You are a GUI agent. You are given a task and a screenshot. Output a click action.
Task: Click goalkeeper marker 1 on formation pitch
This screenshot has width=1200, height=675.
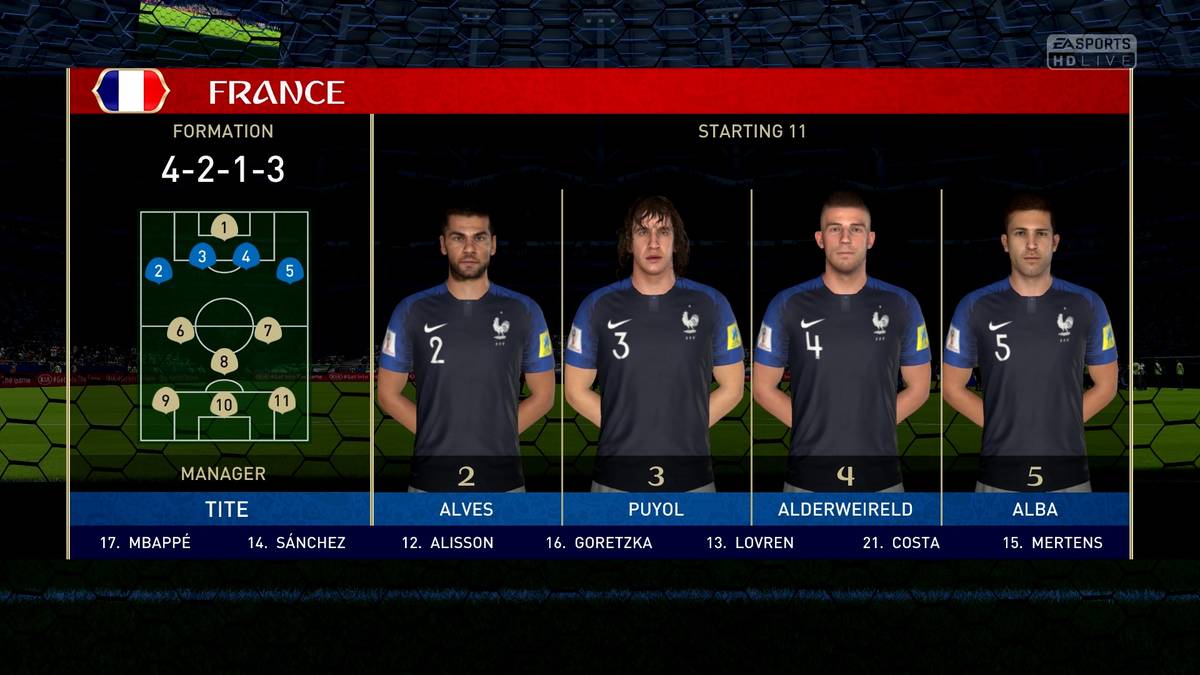point(224,227)
